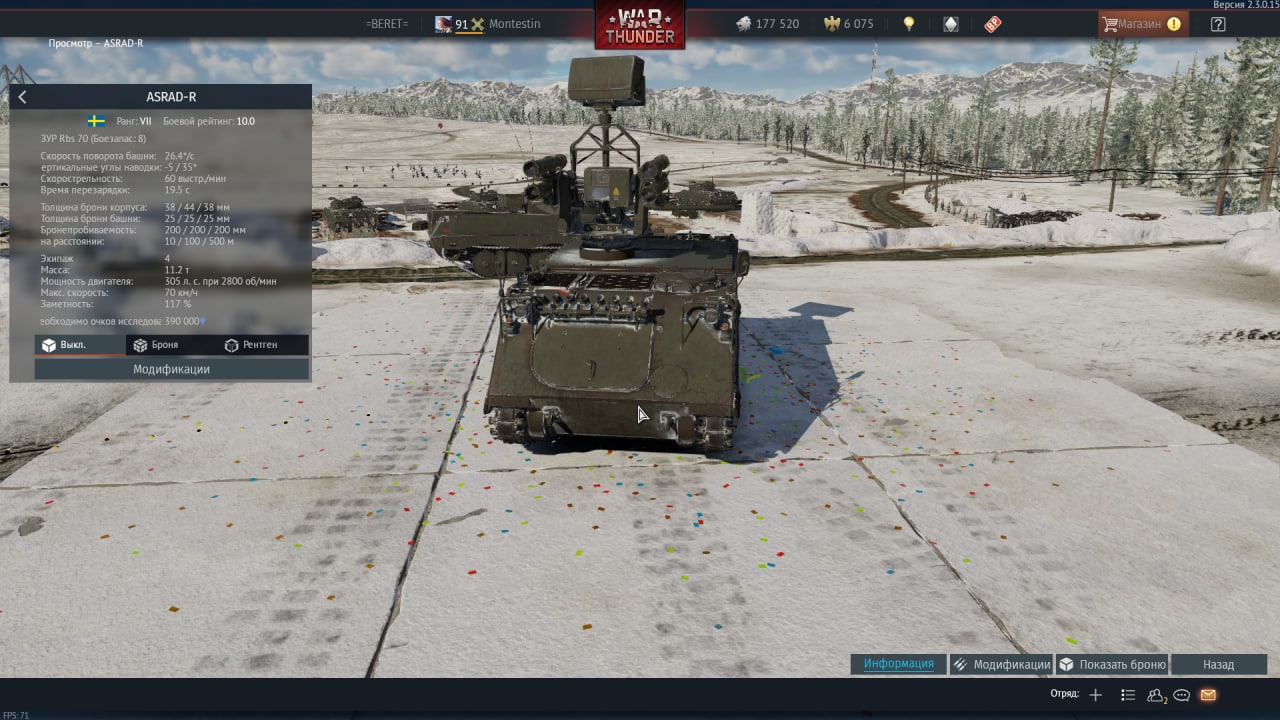Viewport: 1280px width, 720px height.
Task: Add a squad member with the plus
Action: pyautogui.click(x=1096, y=695)
